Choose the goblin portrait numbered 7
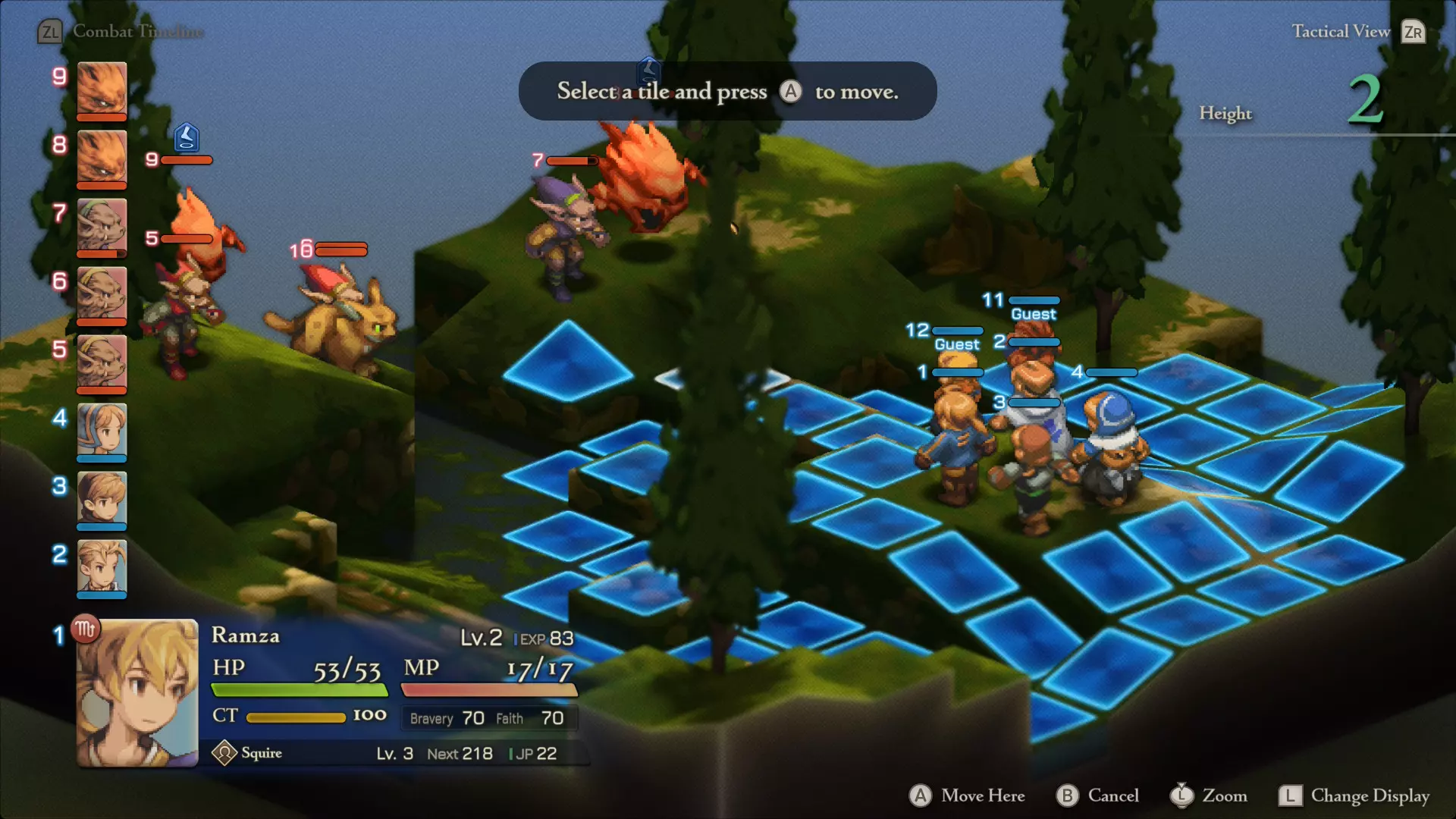1456x819 pixels. pos(102,226)
